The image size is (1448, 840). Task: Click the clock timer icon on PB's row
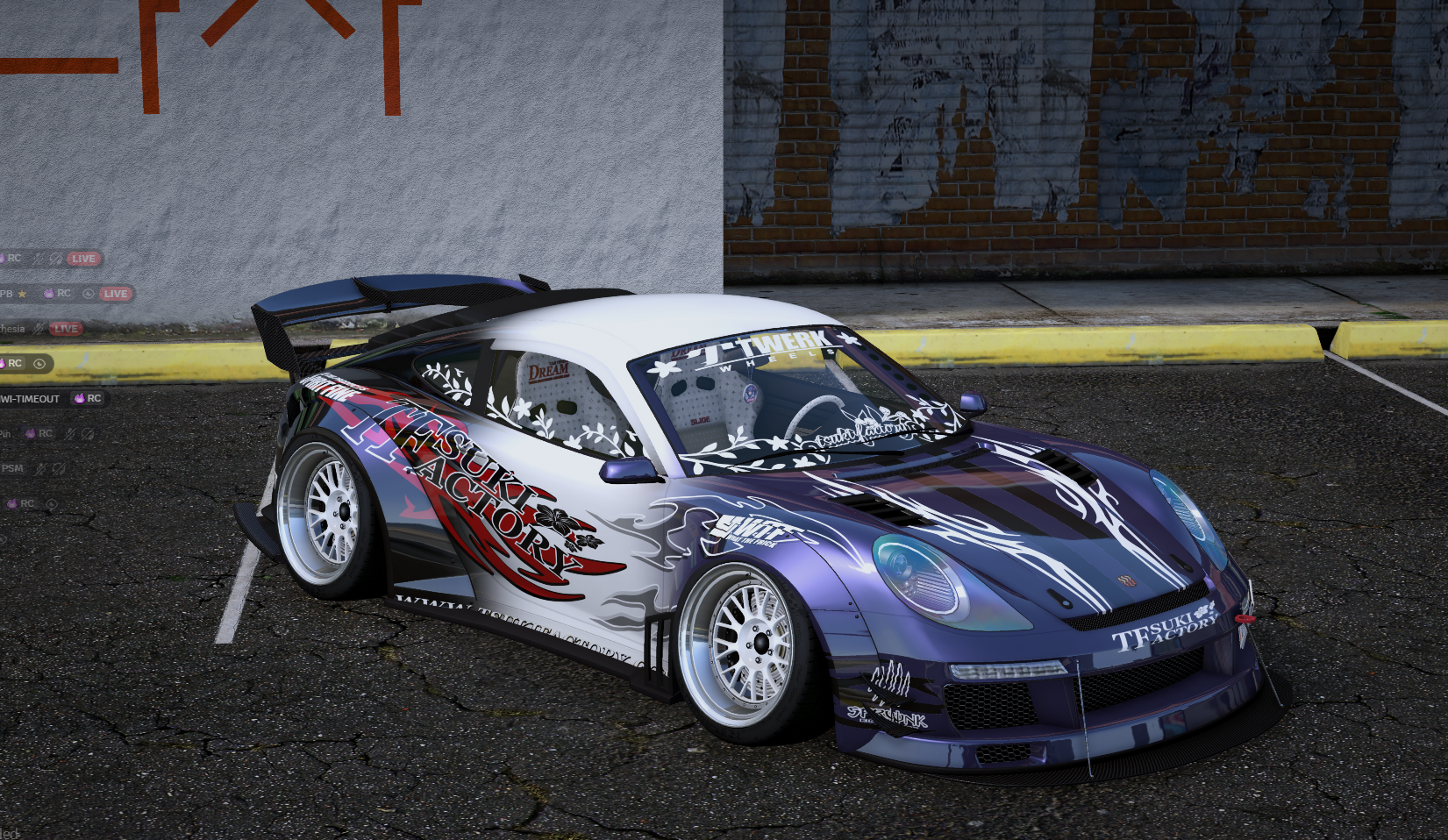tap(88, 295)
